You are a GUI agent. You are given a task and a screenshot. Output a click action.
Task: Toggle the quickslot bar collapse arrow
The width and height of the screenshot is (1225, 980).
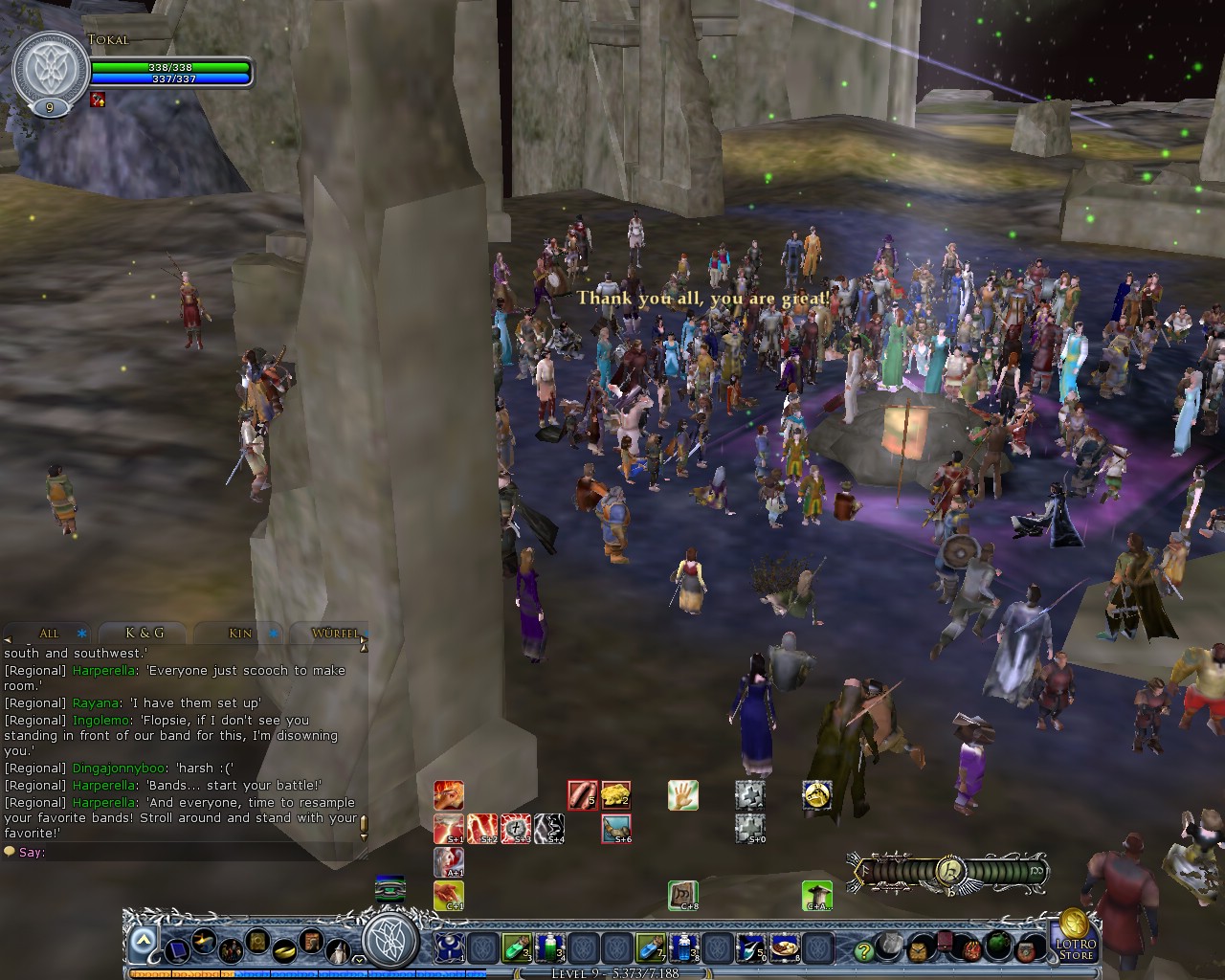(x=142, y=940)
